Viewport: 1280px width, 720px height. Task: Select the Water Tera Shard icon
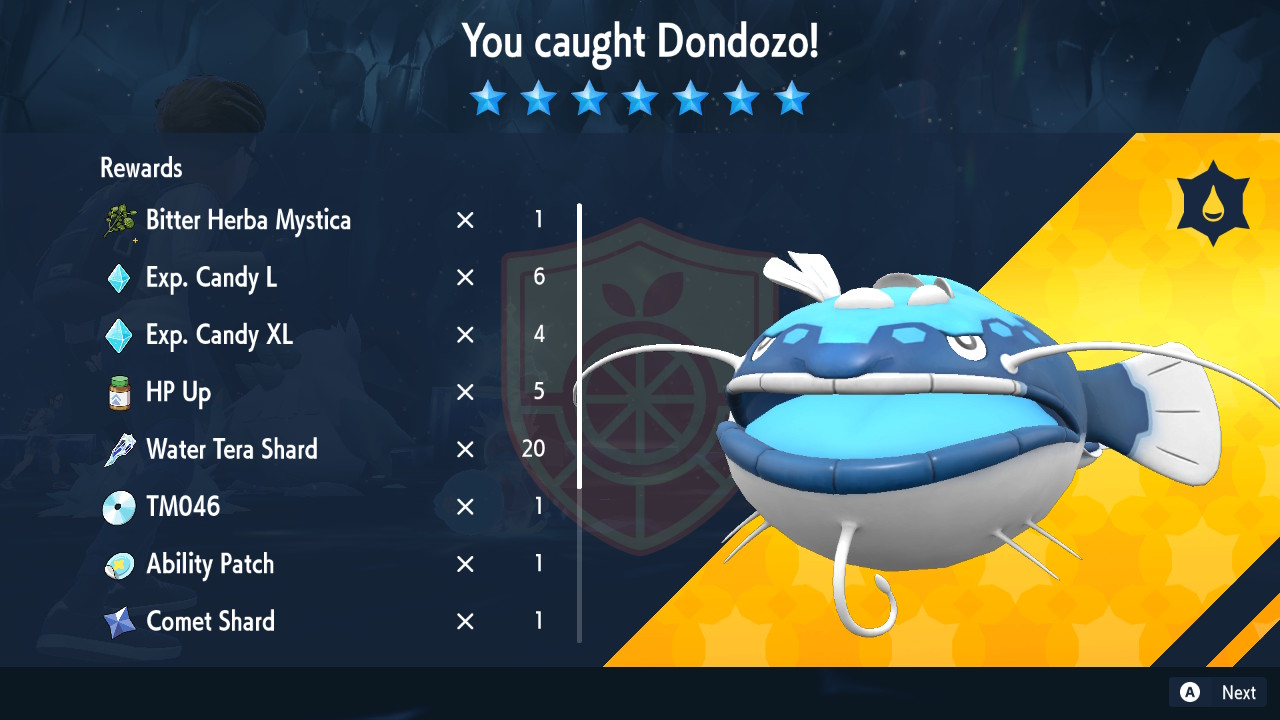coord(119,449)
